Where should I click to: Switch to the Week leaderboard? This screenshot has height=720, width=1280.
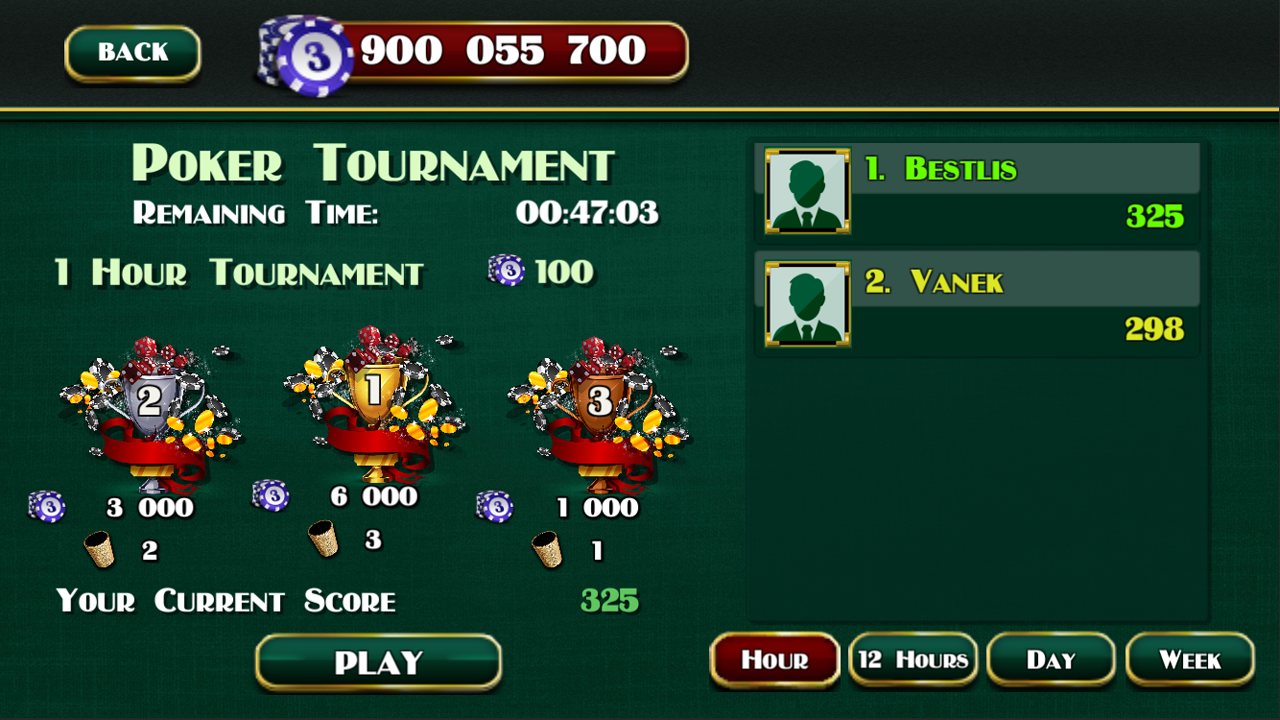[x=1189, y=660]
